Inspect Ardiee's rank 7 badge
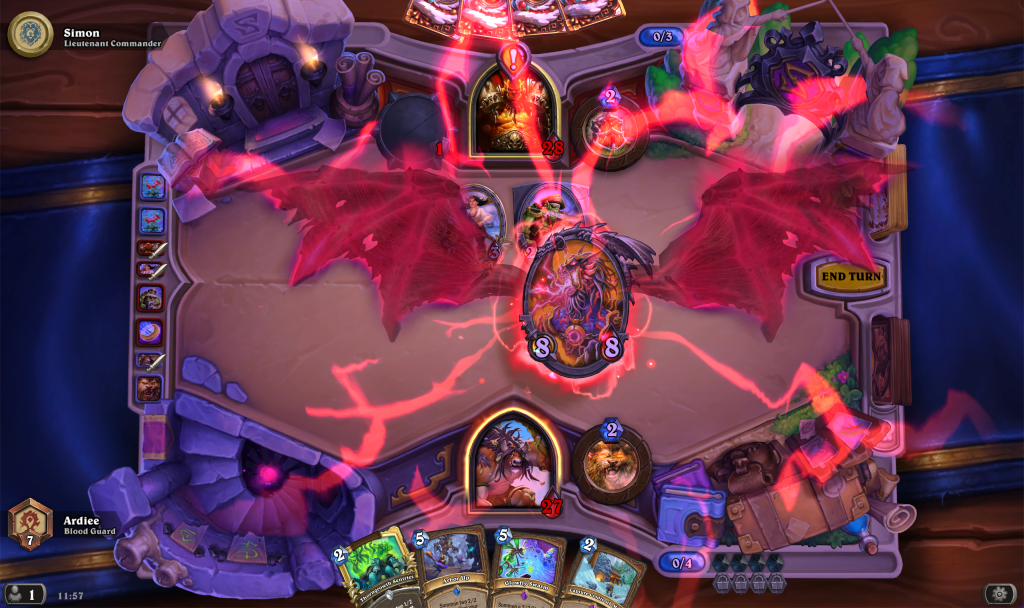 click(x=29, y=524)
